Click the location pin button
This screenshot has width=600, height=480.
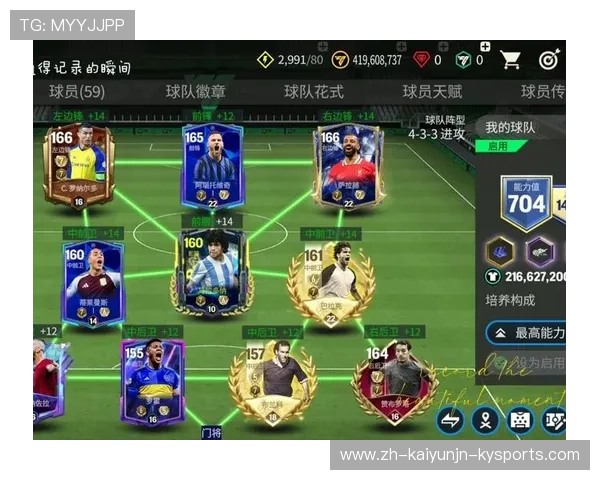click(485, 420)
